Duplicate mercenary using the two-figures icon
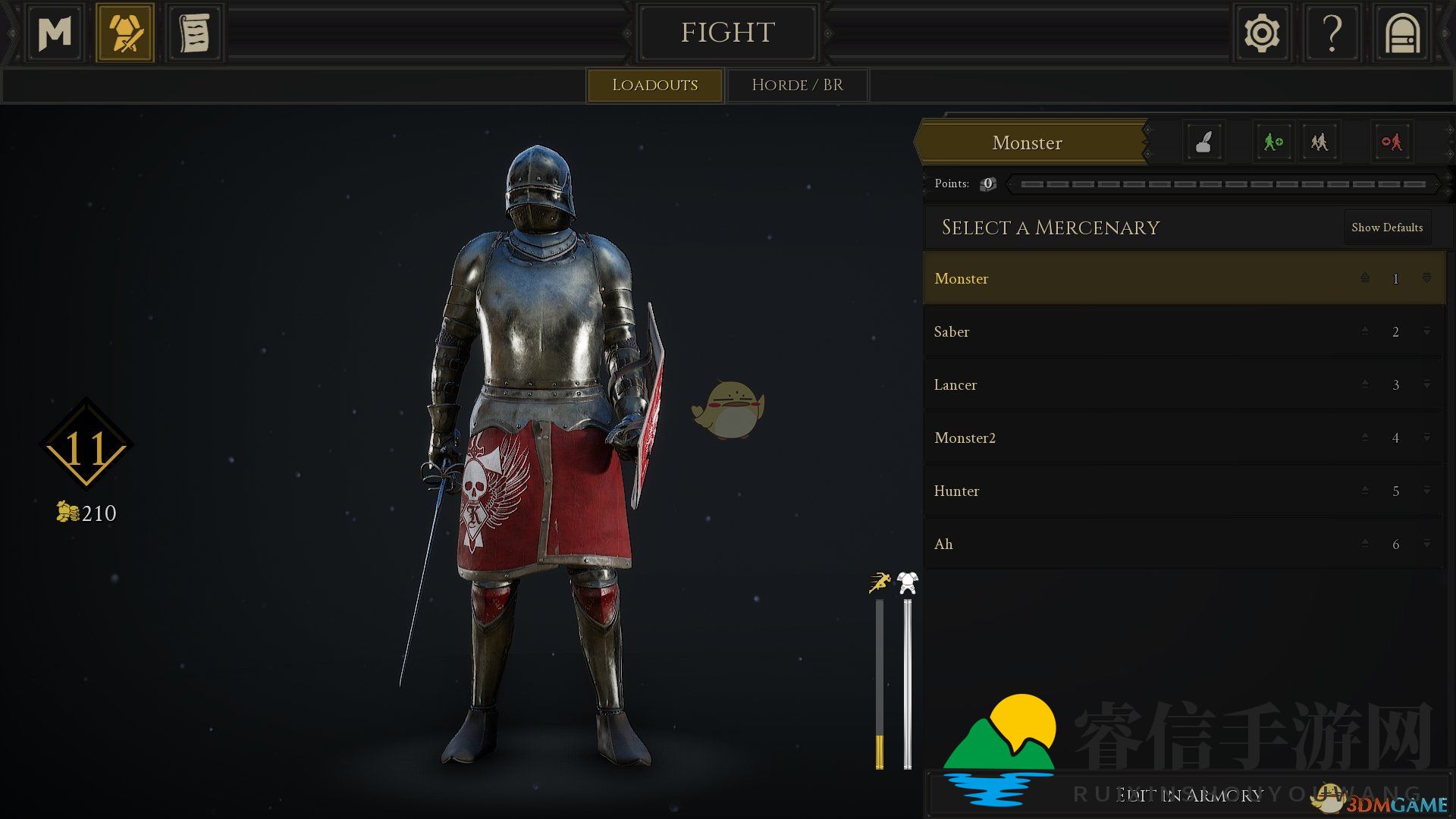 coord(1319,142)
